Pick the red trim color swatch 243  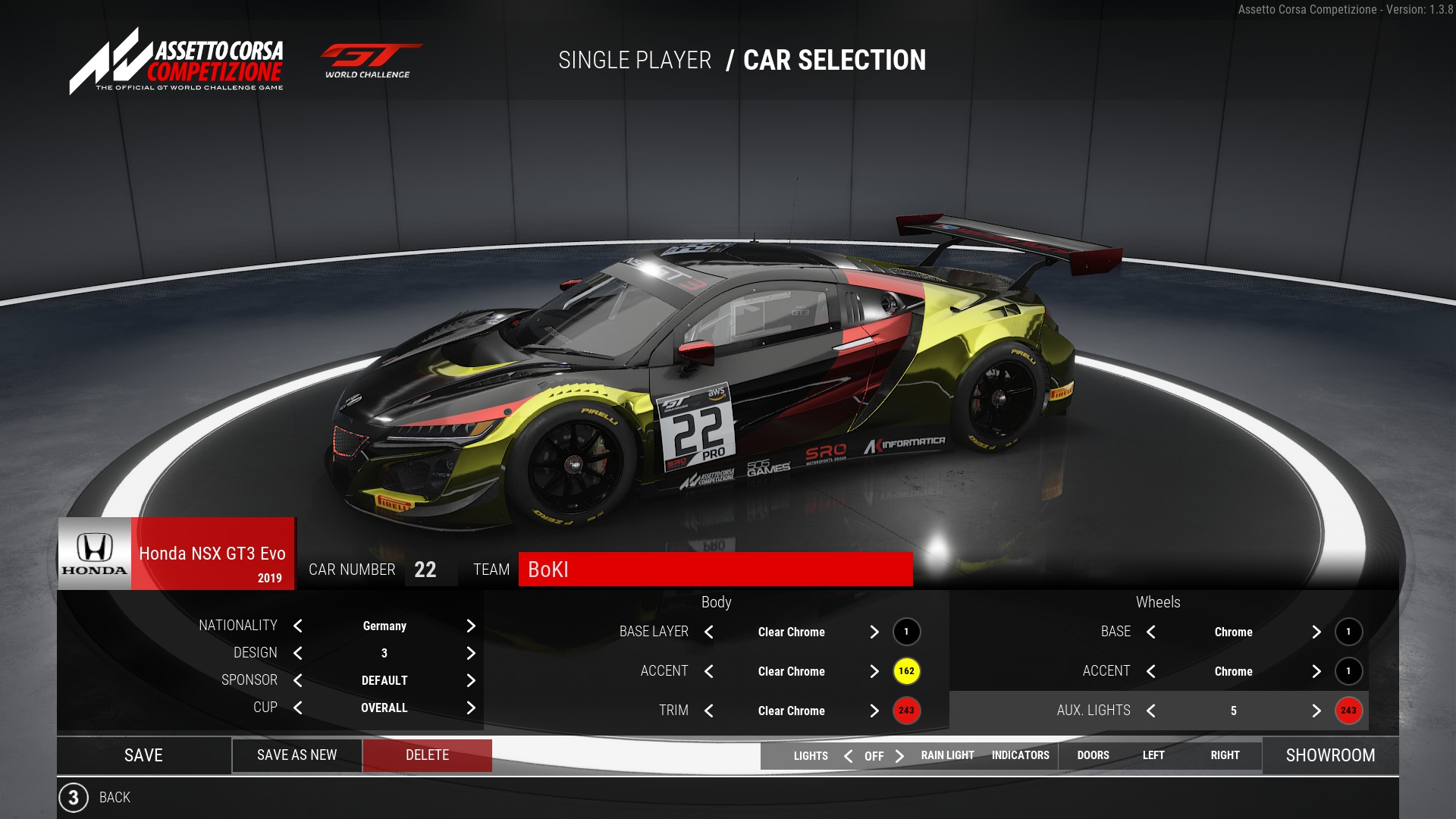[x=906, y=711]
